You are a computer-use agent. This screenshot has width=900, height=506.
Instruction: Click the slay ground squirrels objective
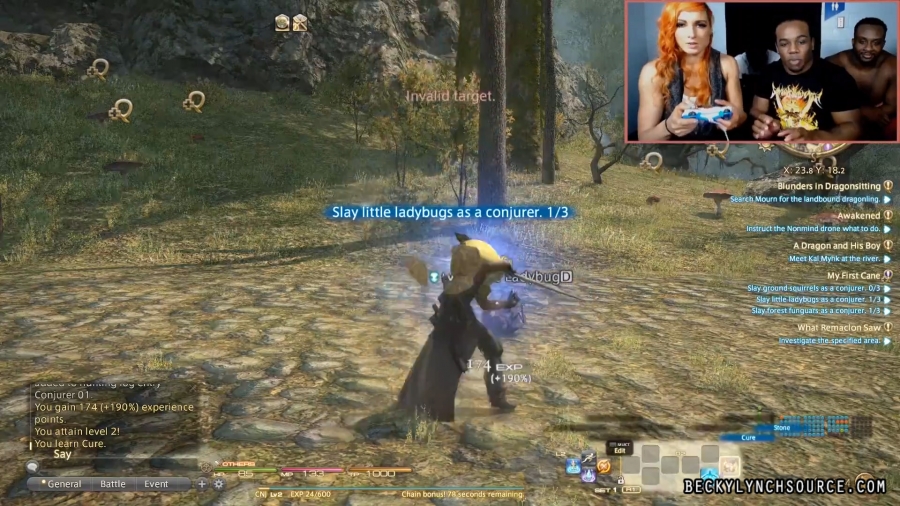pyautogui.click(x=813, y=288)
